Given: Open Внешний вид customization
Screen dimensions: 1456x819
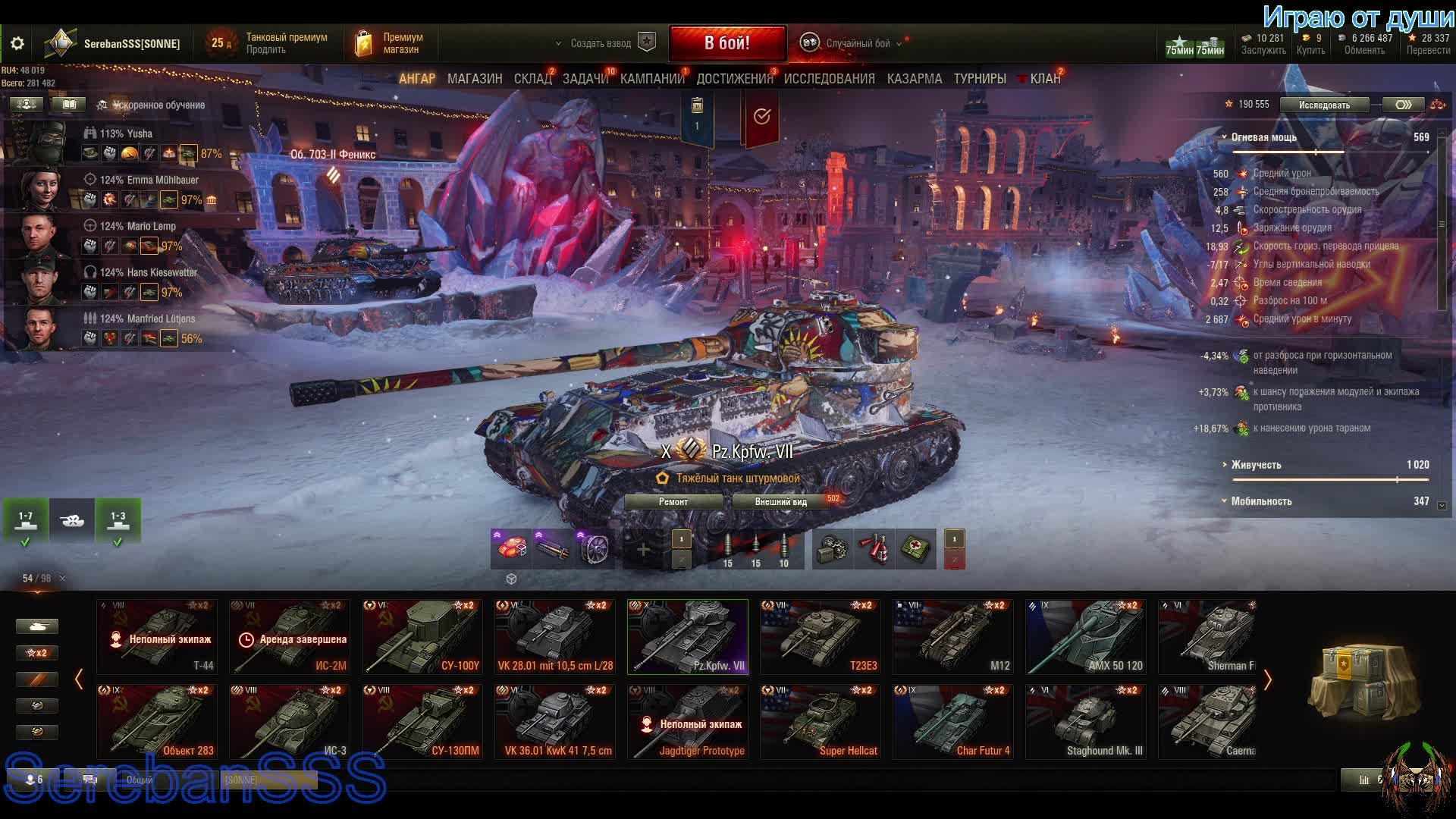Looking at the screenshot, I should coord(781,502).
